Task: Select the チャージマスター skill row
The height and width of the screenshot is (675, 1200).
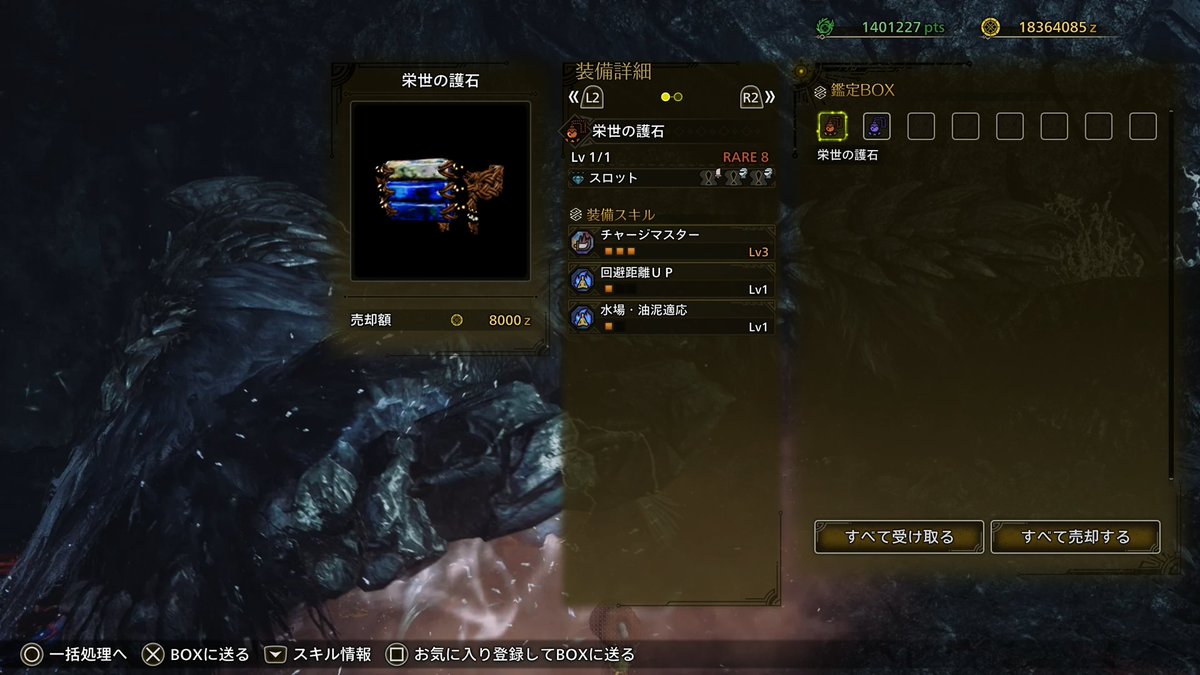Action: coord(671,243)
